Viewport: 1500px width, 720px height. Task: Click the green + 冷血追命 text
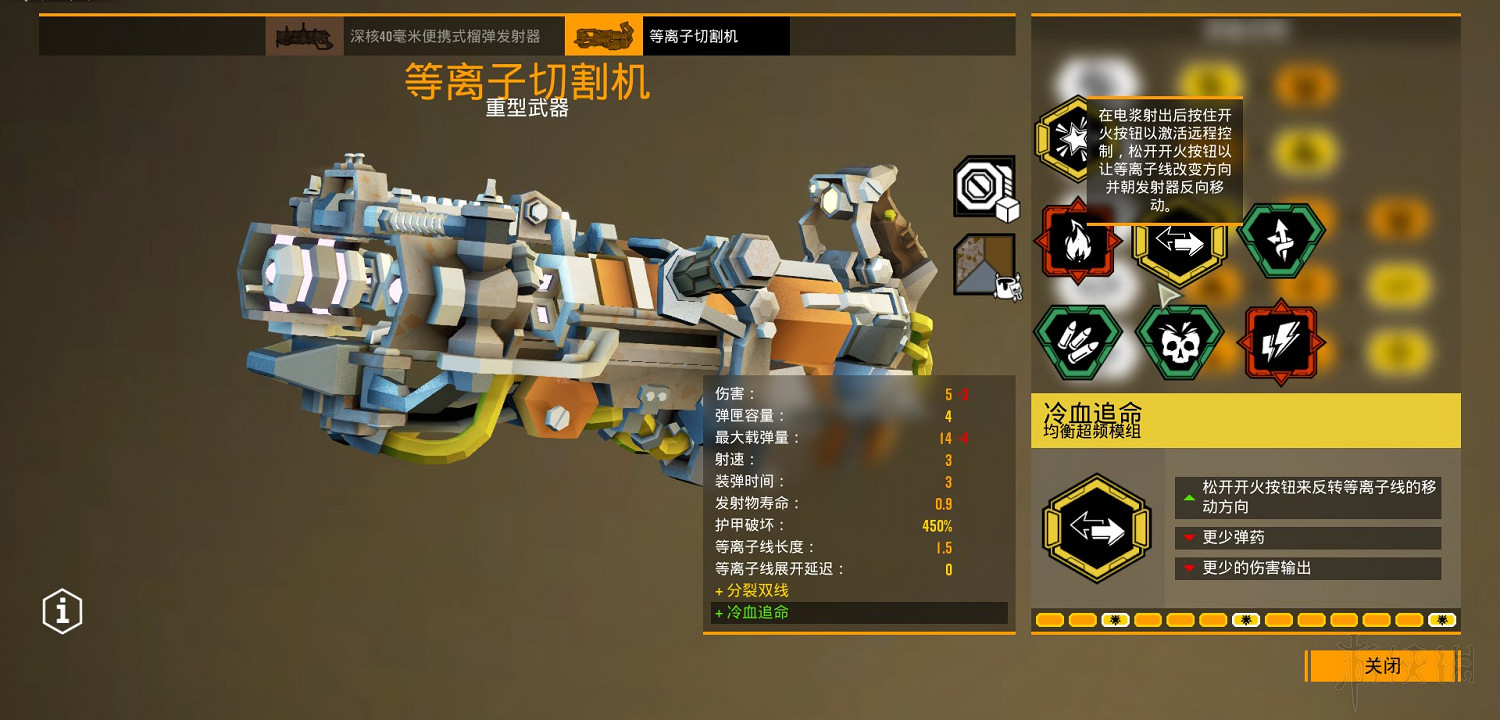coord(755,612)
